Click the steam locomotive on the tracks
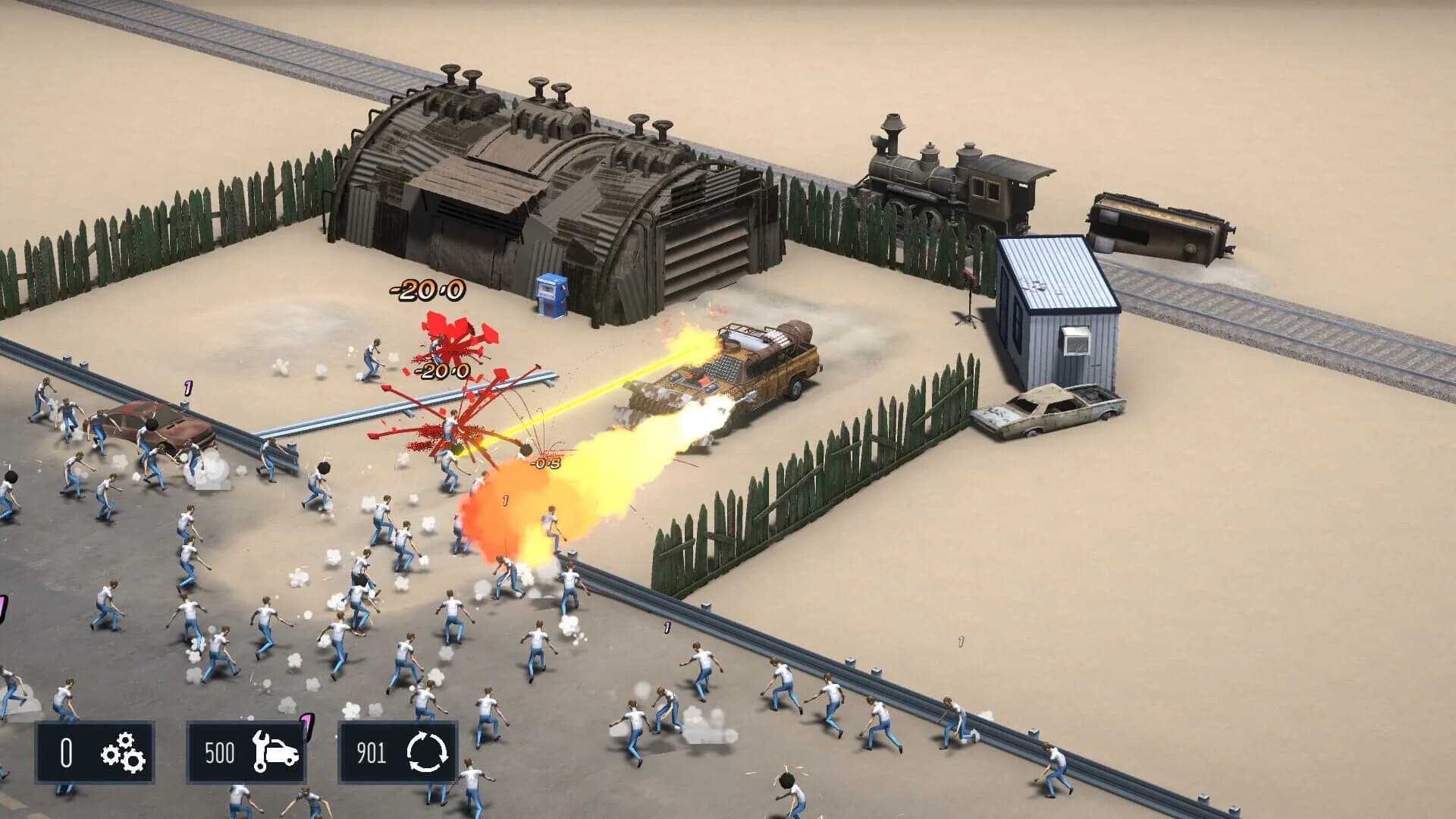Viewport: 1456px width, 819px height. point(948,182)
